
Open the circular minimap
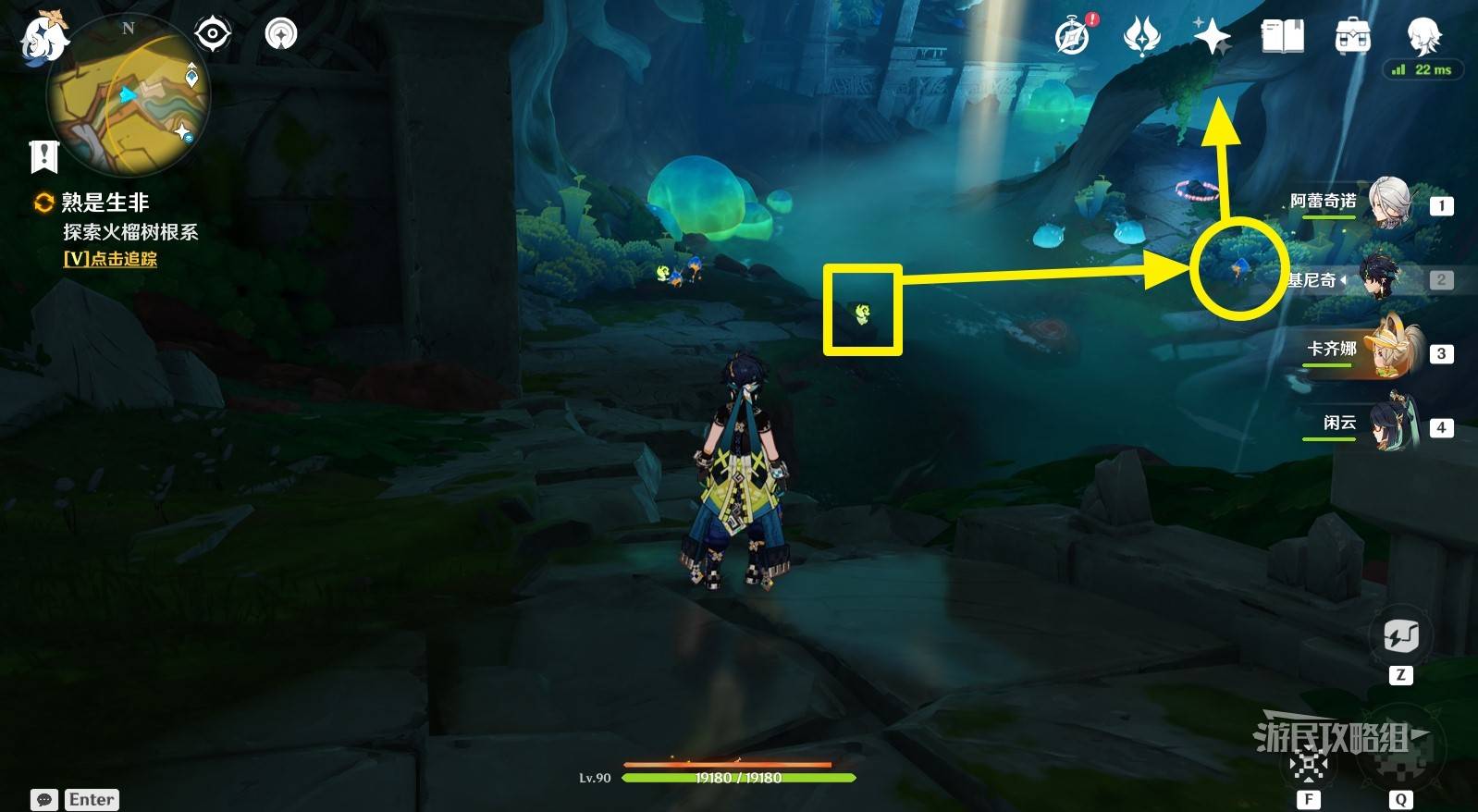coord(129,95)
